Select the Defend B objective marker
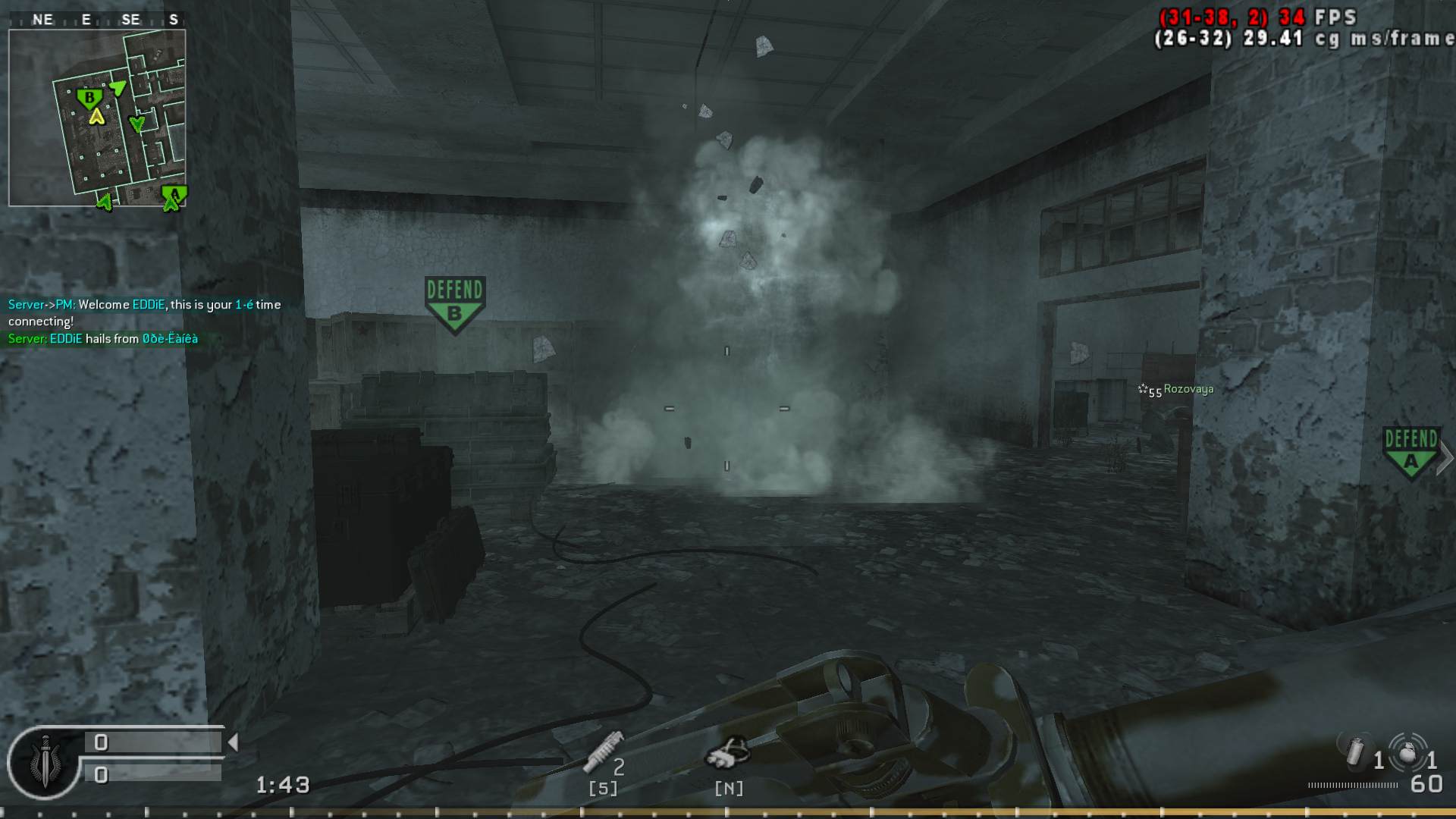Viewport: 1456px width, 819px height. coord(455,300)
